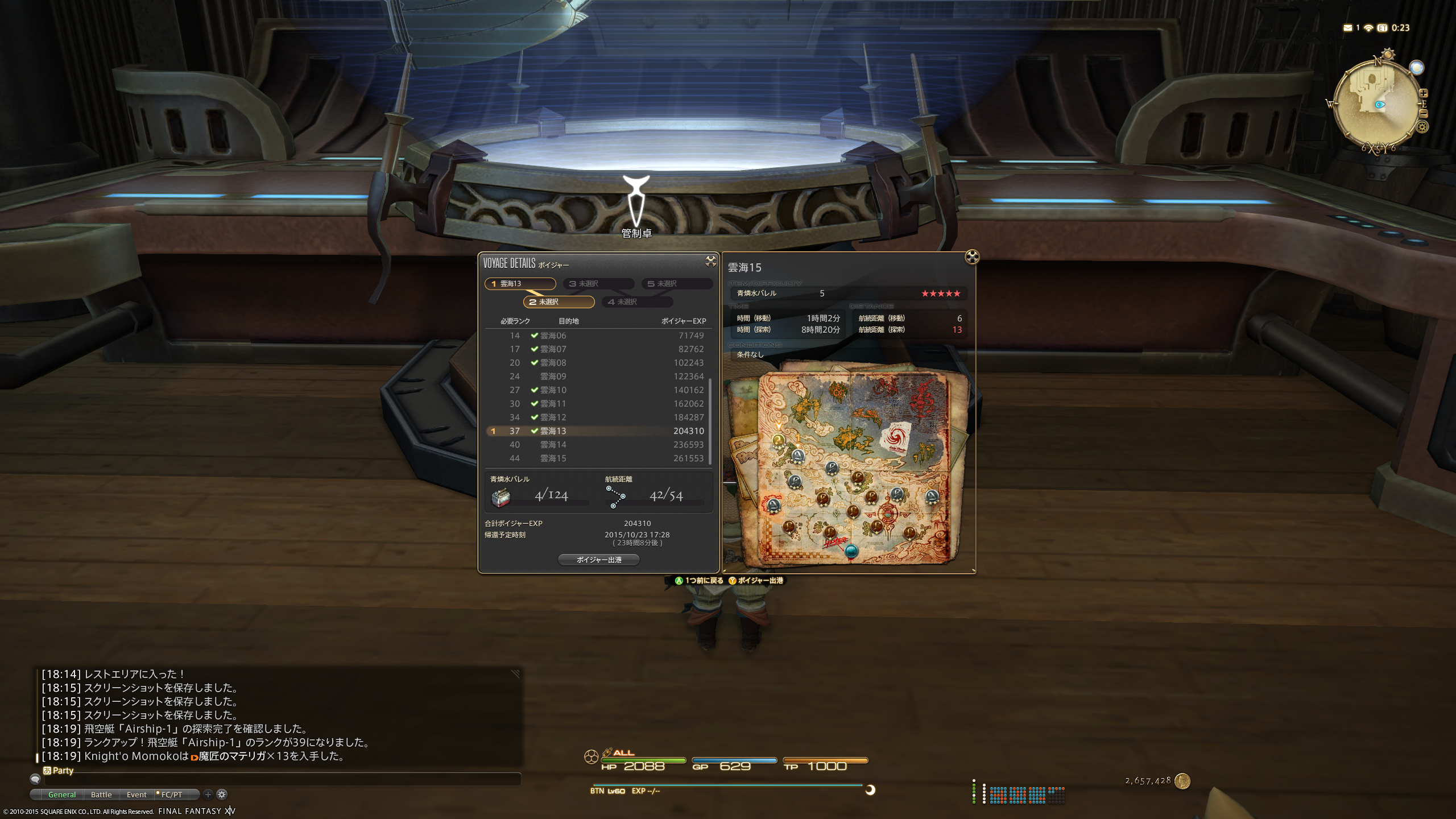Switch chat to the Battle tab

coord(101,795)
